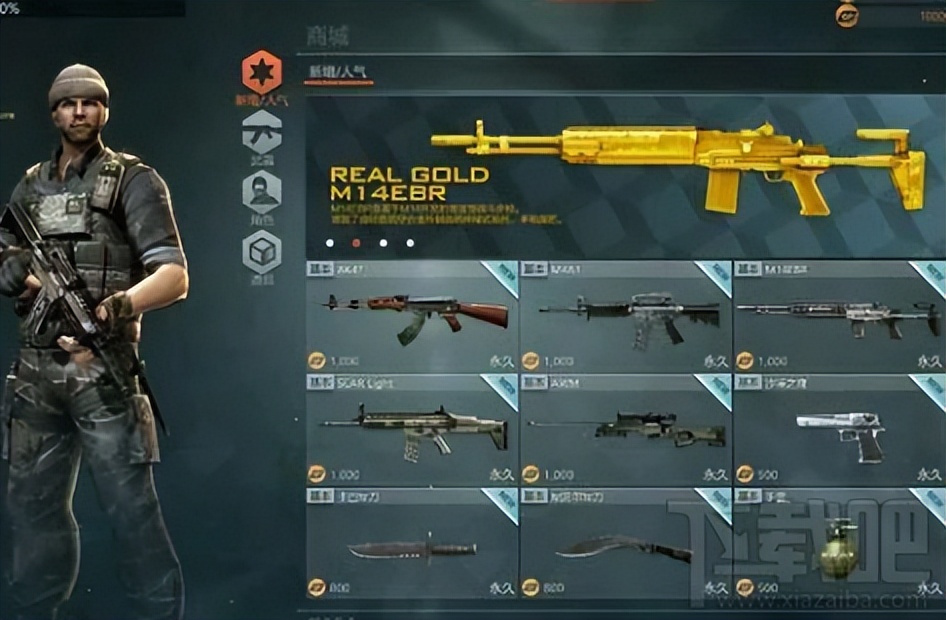The width and height of the screenshot is (946, 620).
Task: Click the GP currency balance icon
Action: [847, 15]
